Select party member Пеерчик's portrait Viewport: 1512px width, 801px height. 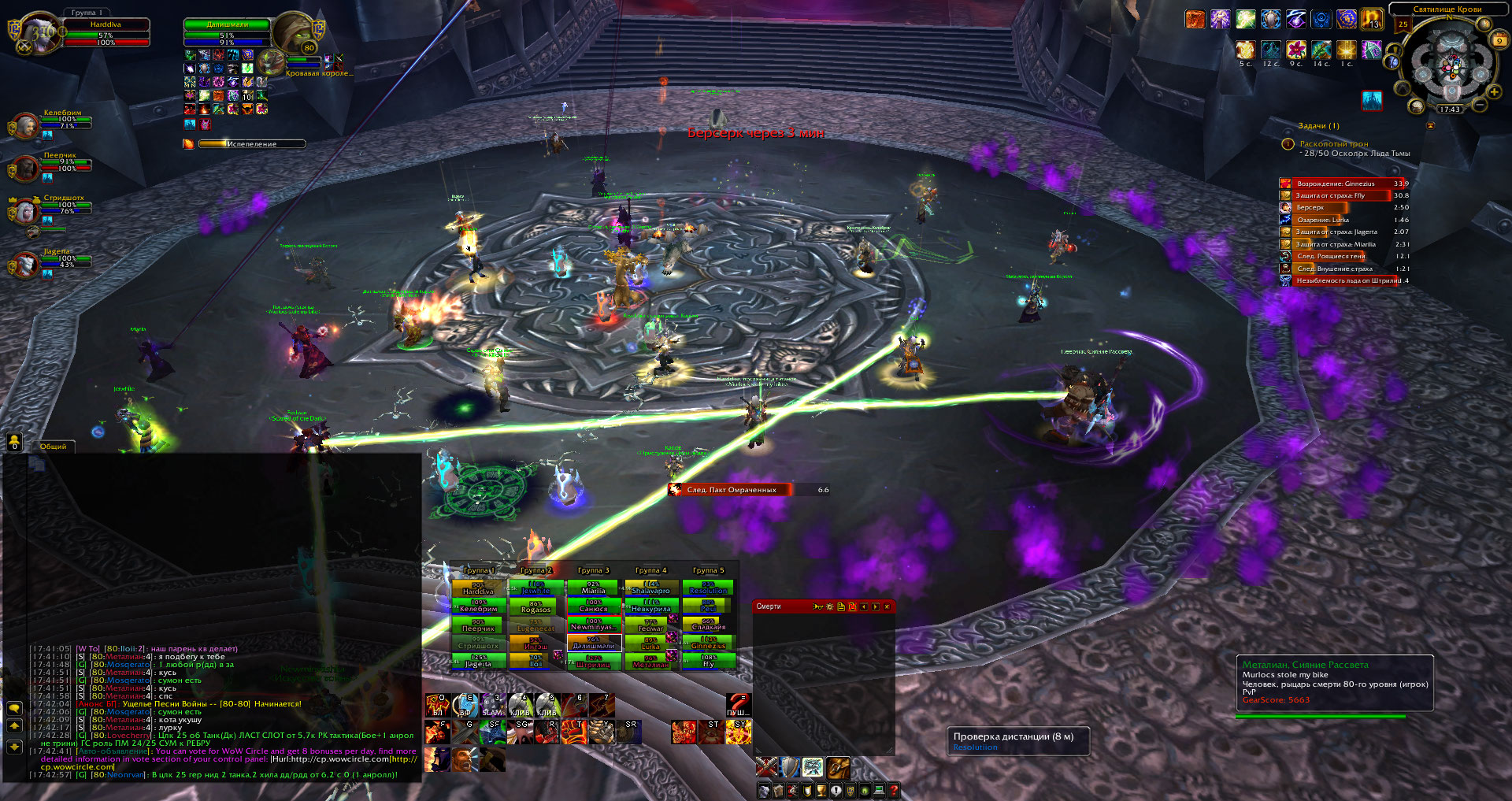[25, 167]
